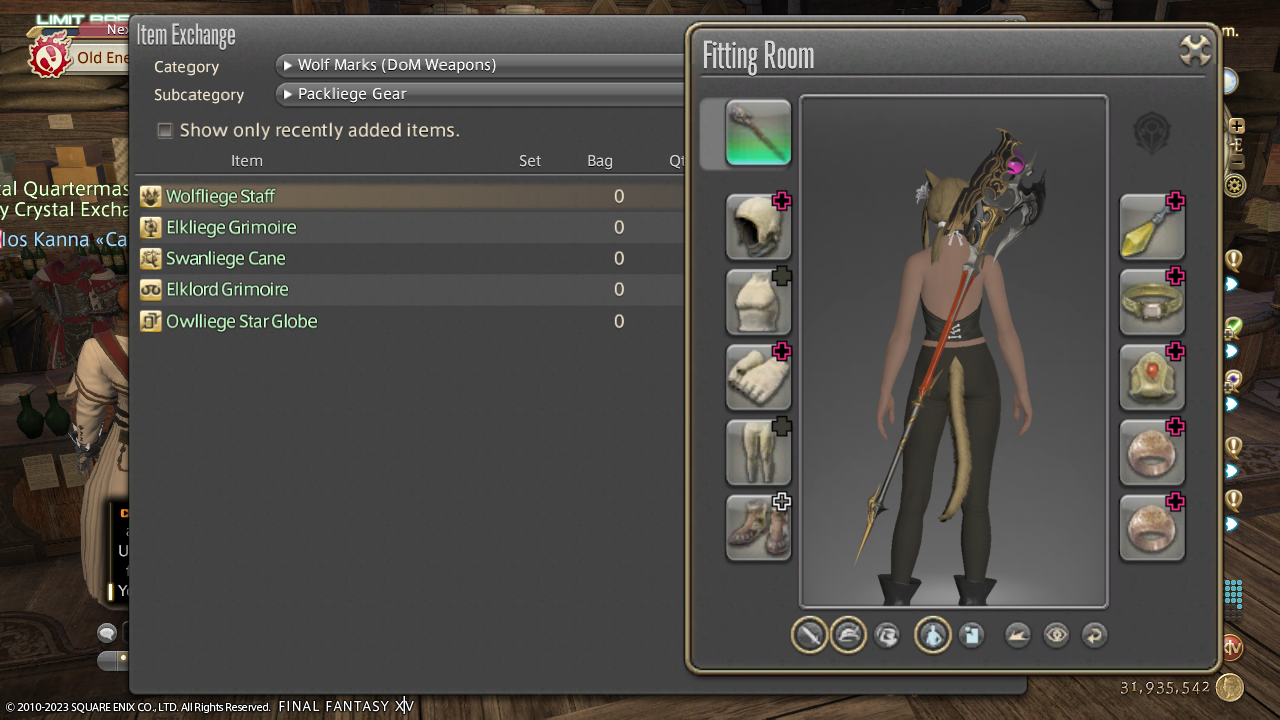Select the Wolfliege Staff row
This screenshot has width=1280, height=720.
point(220,196)
